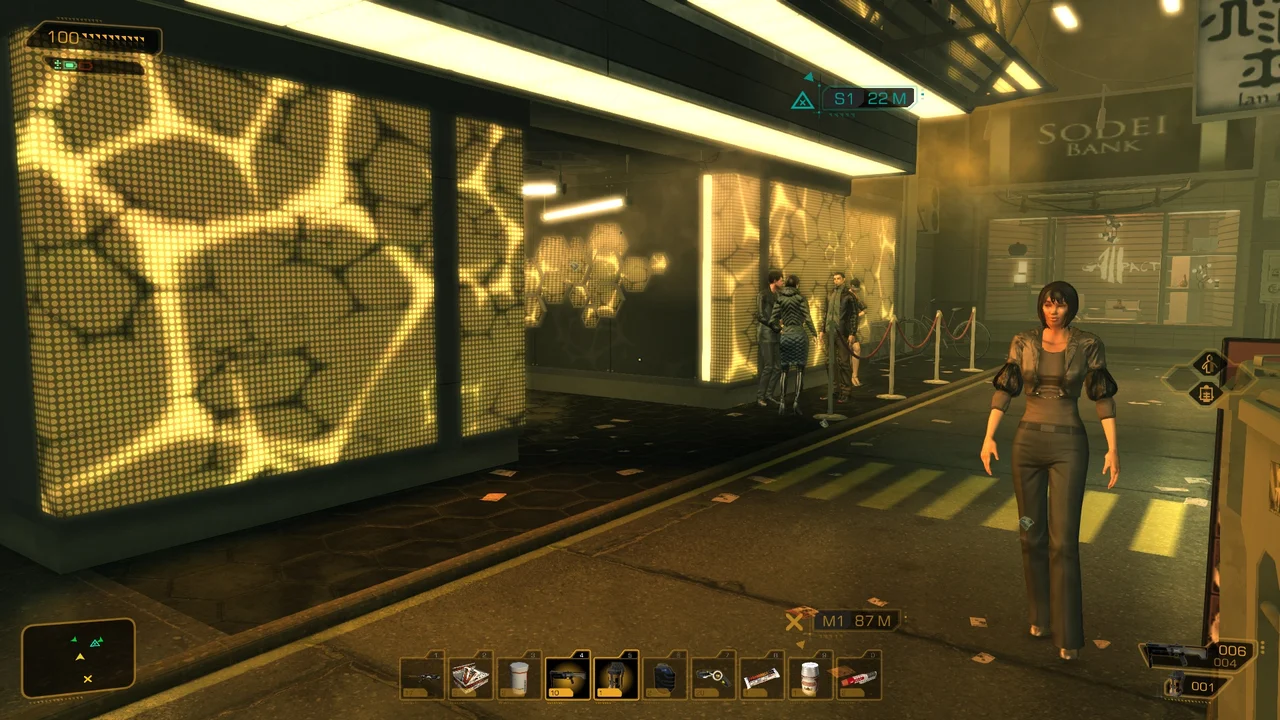Click the ammo counter showing 006

(x=1232, y=651)
